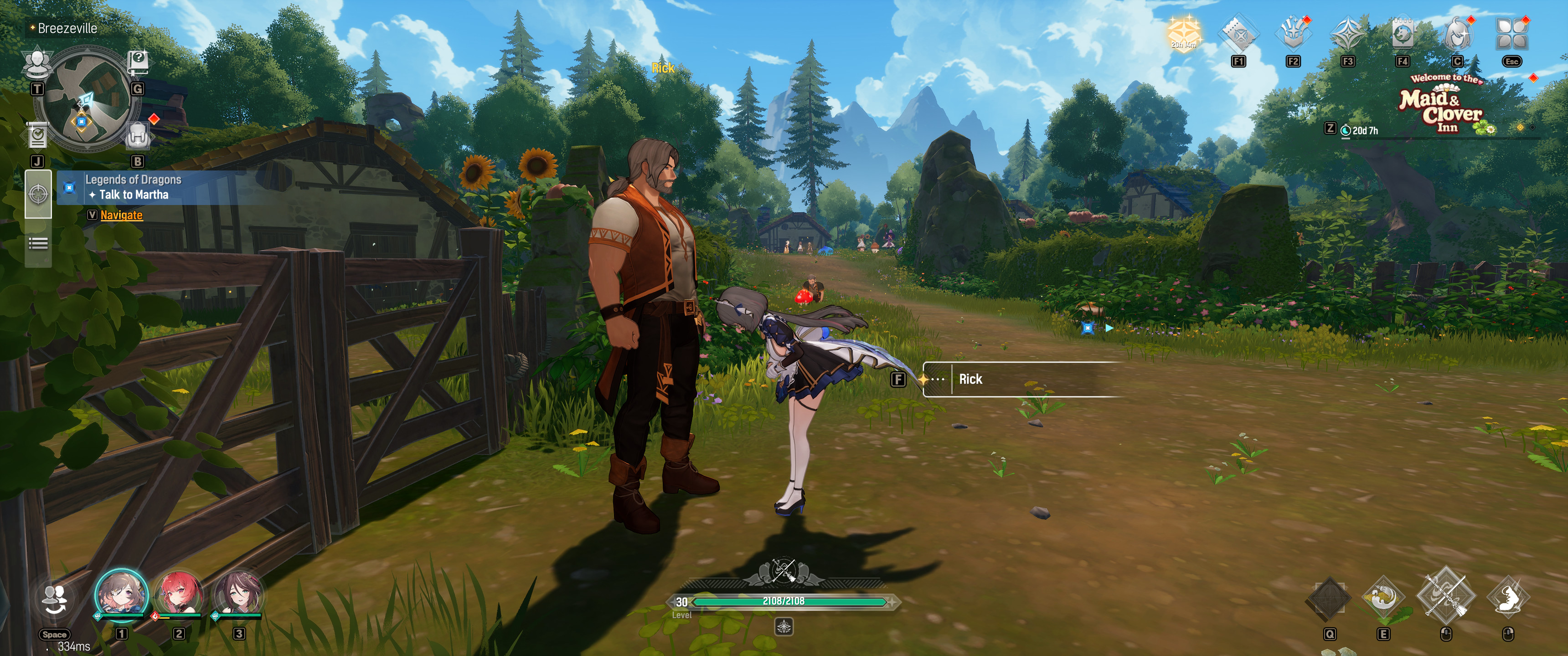Click the Navigate link for the quest

pos(121,215)
